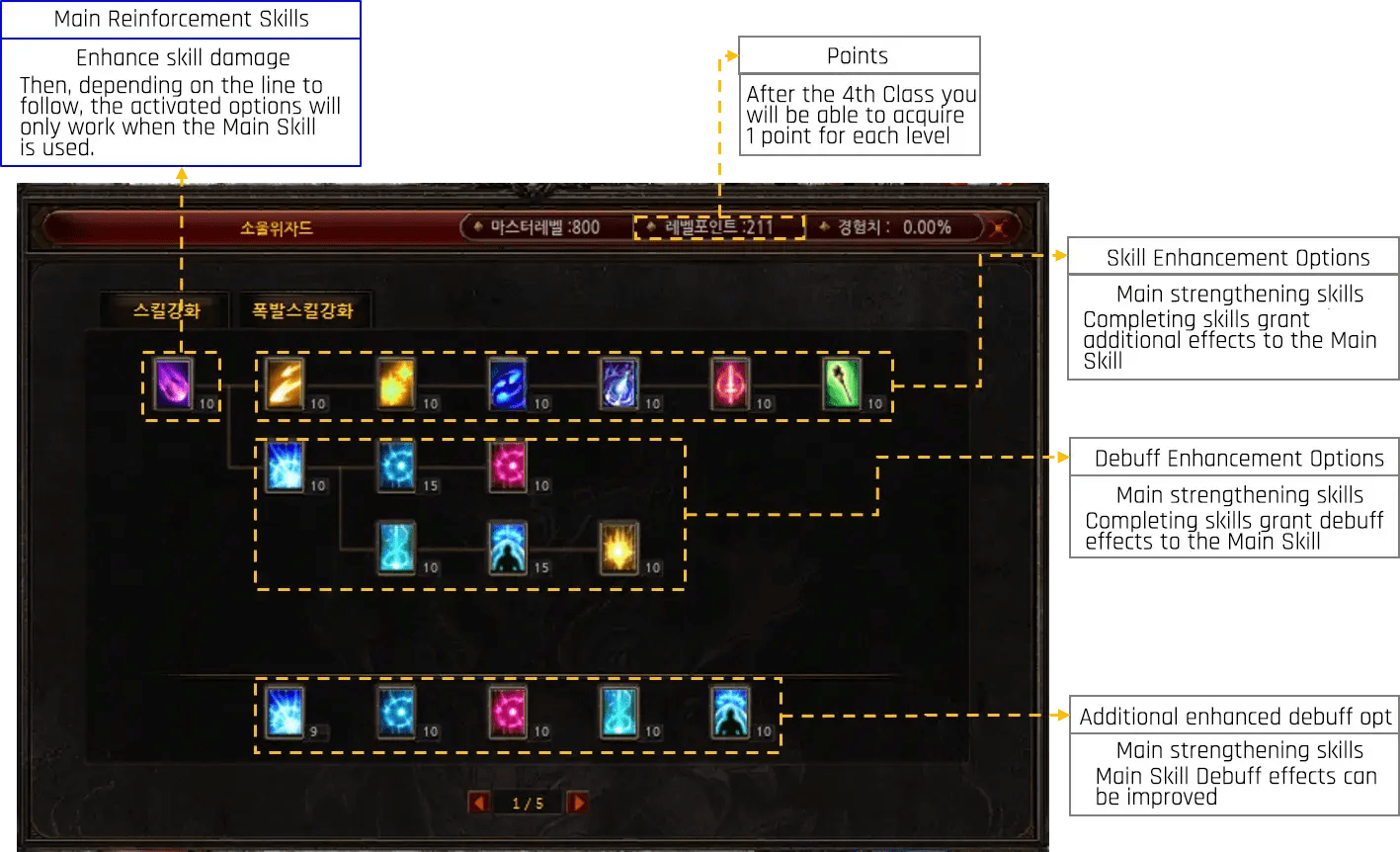This screenshot has height=852, width=1400.
Task: Click the meditation skill showing 15 points
Action: tap(508, 547)
